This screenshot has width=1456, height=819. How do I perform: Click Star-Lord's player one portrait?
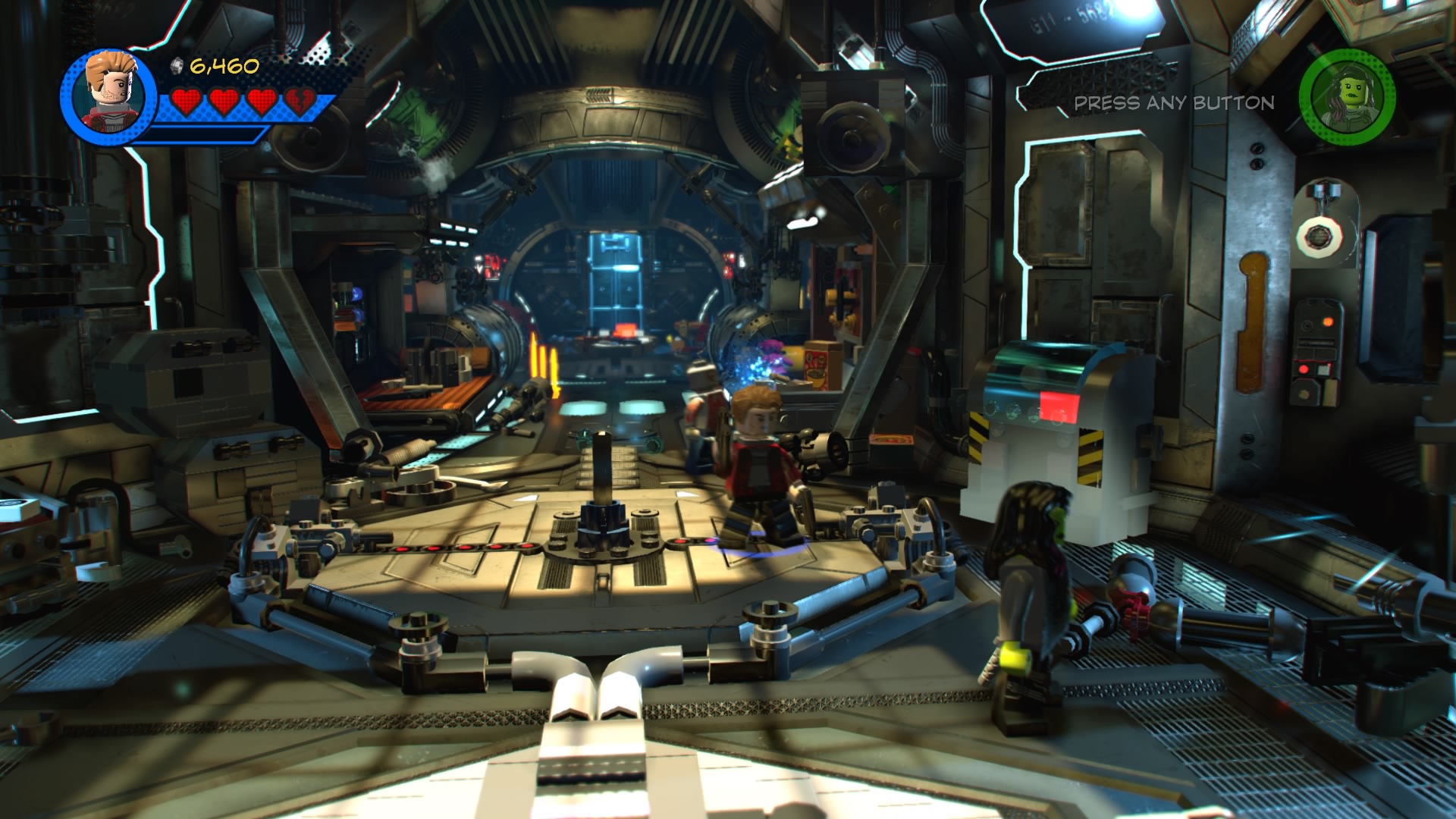coord(109,94)
